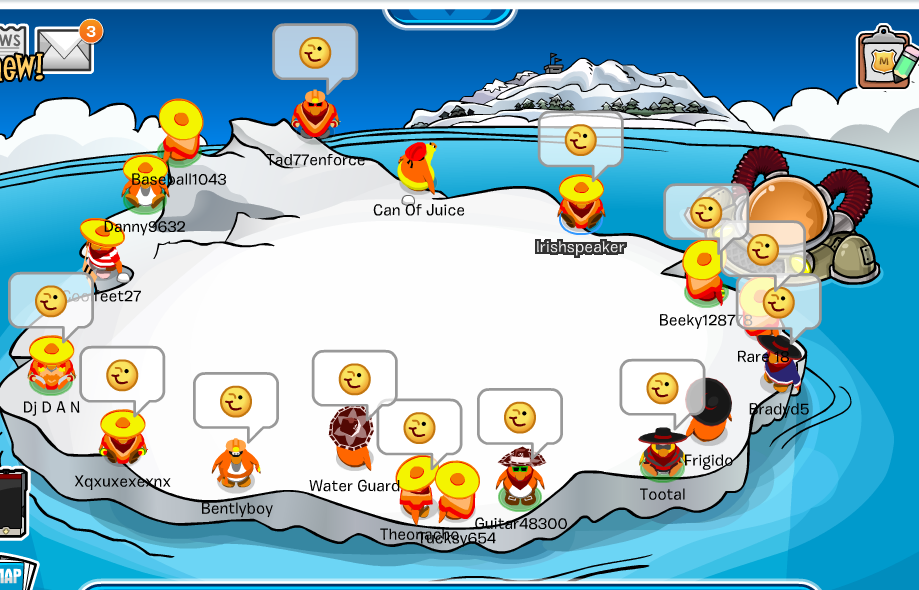The image size is (919, 590).
Task: Open the Map icon
Action: 12,574
